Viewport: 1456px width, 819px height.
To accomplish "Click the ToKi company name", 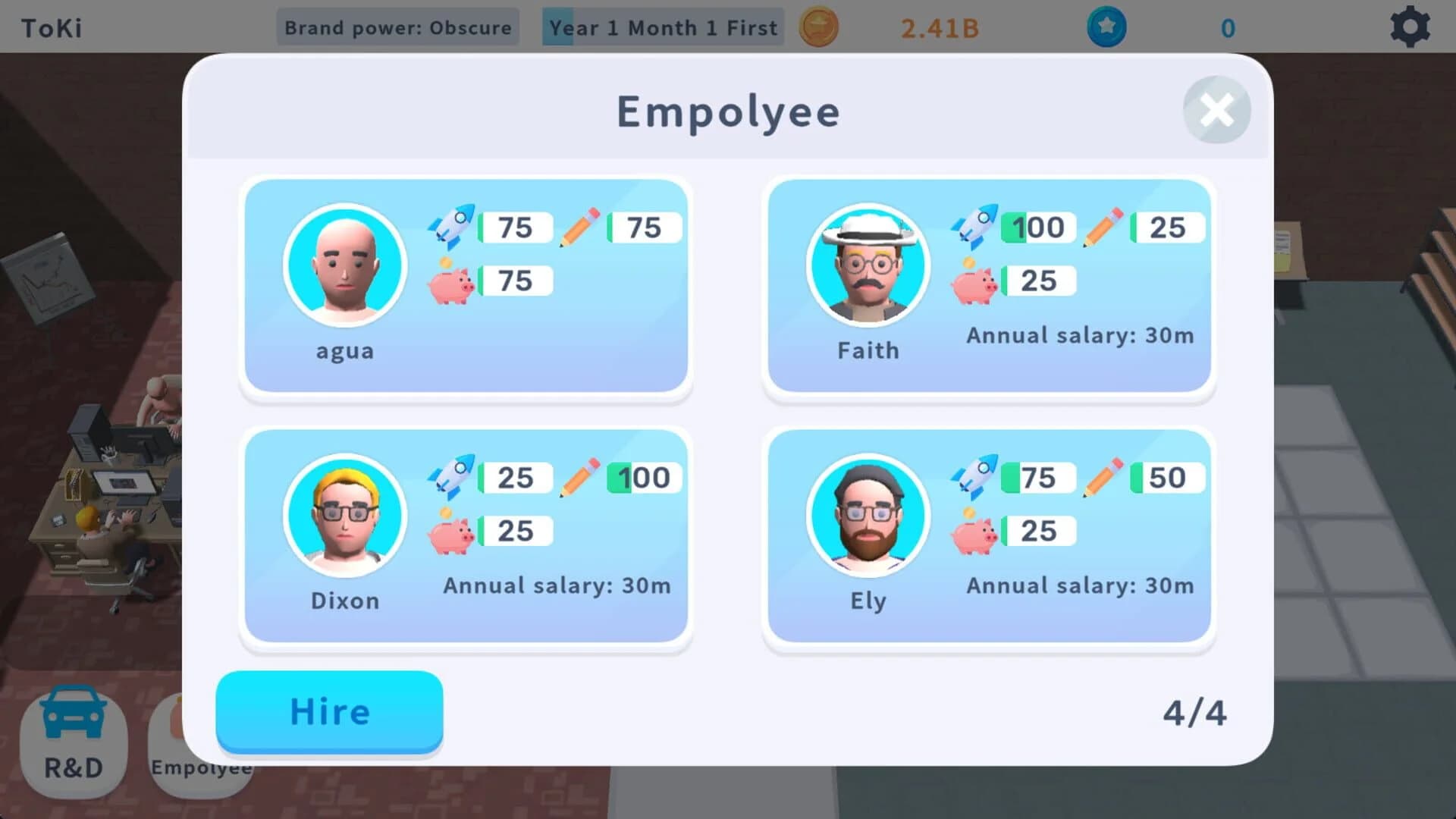I will [50, 27].
